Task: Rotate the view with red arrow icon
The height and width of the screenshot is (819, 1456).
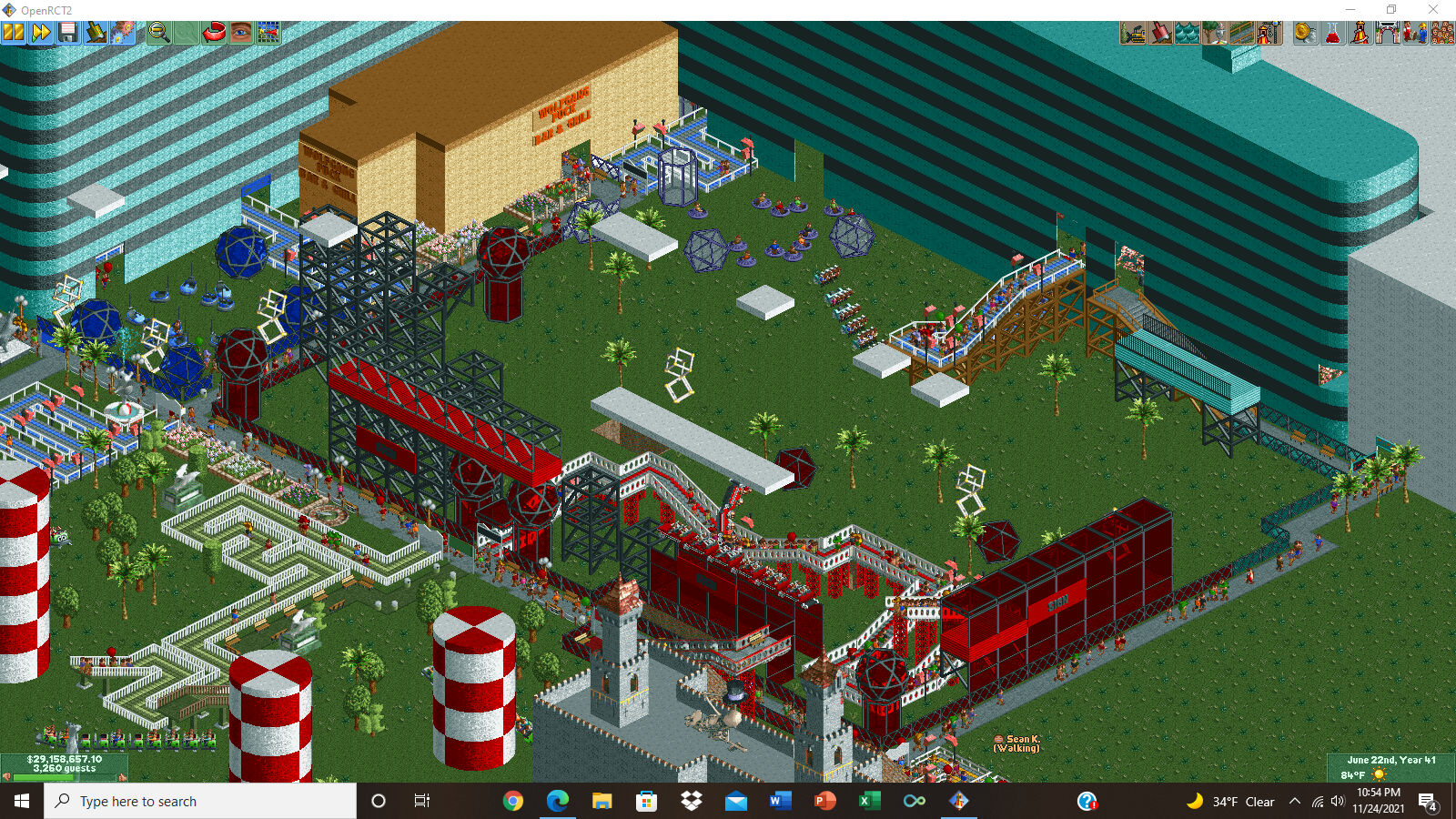Action: tap(213, 32)
